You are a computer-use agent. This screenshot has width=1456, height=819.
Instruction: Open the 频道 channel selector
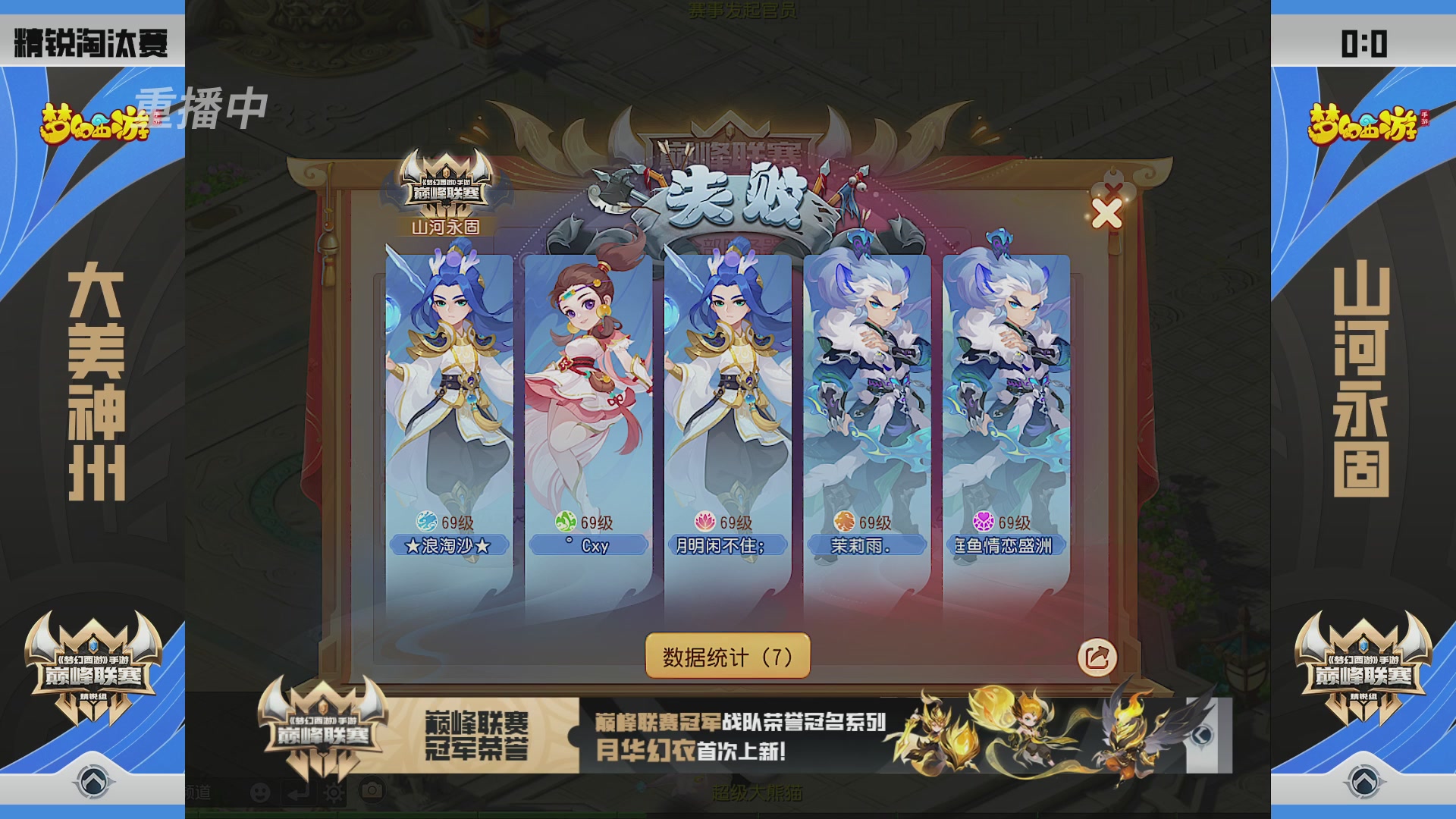[x=197, y=792]
